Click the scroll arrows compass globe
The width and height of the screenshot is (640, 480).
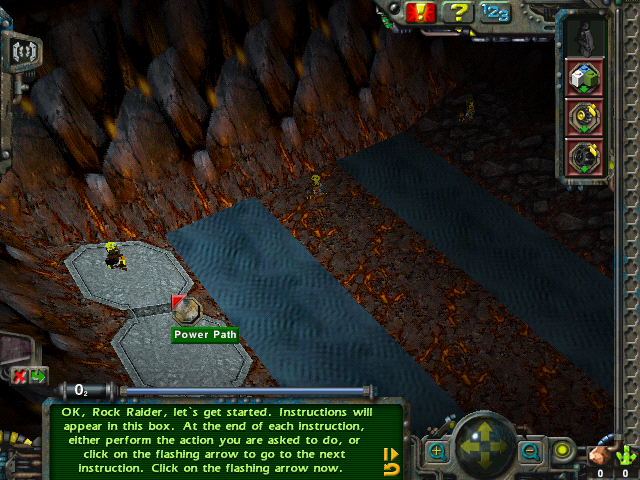click(x=484, y=447)
